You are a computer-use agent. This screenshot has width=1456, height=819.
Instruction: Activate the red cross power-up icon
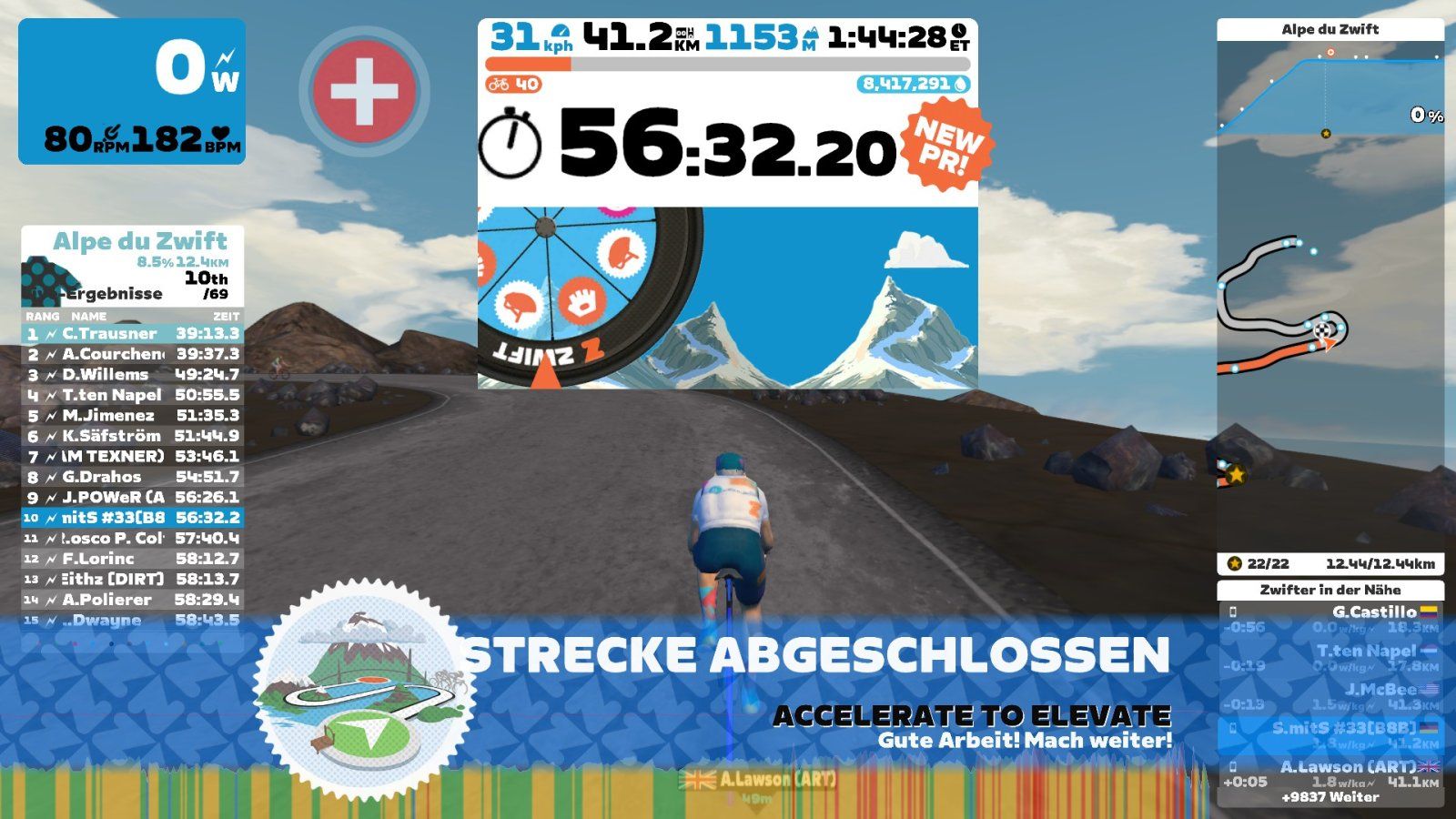(364, 91)
